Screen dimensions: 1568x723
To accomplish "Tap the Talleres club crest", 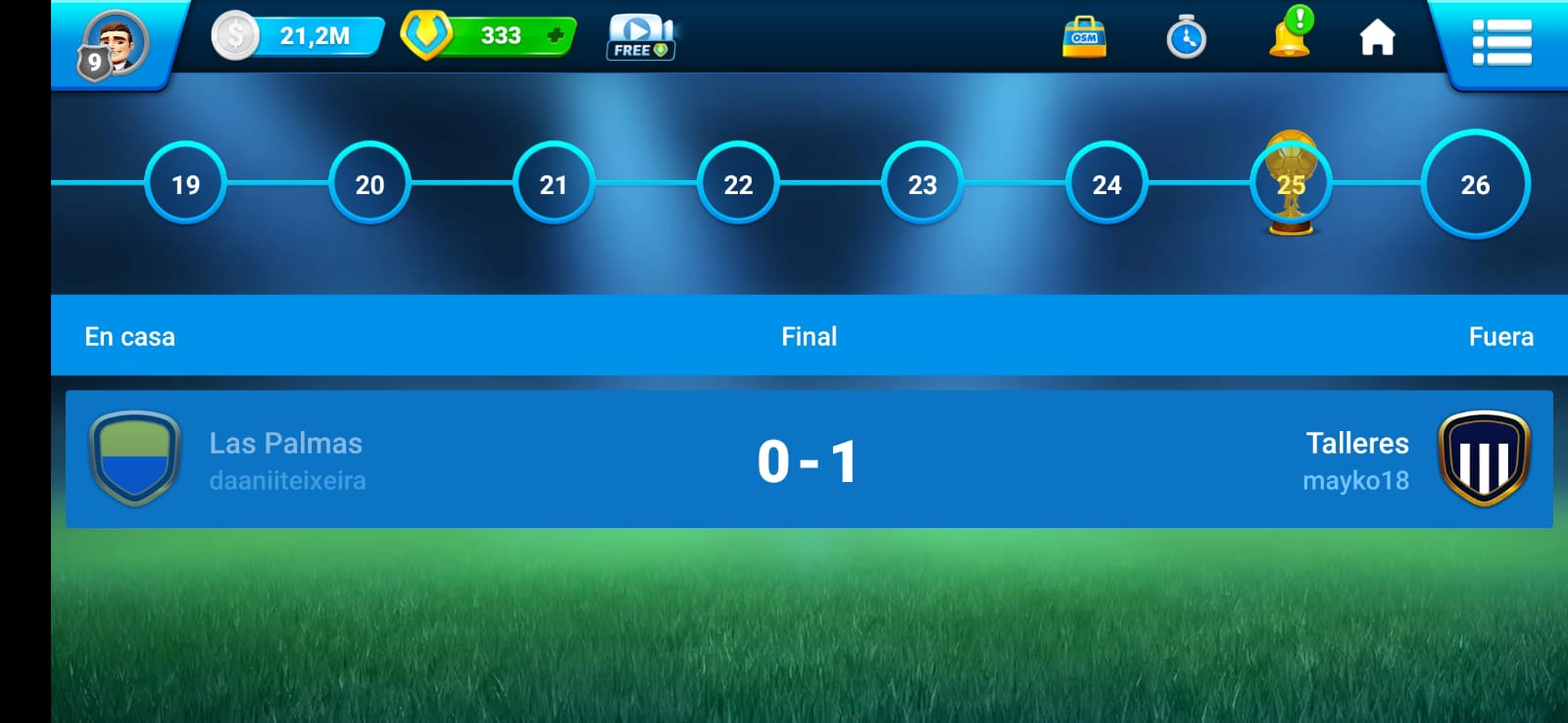I will point(1484,458).
